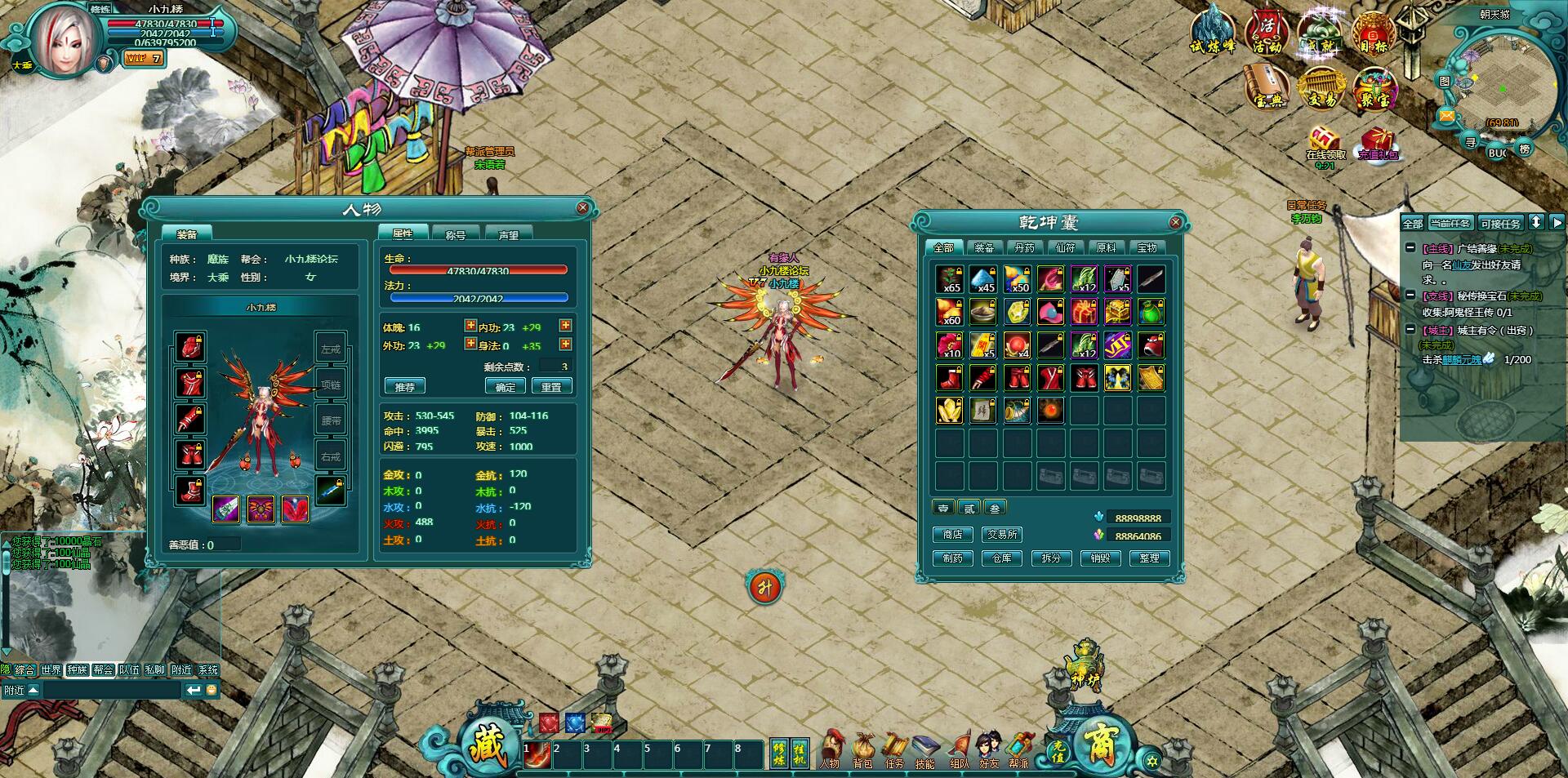The height and width of the screenshot is (778, 1568).
Task: Open the 活动 events icon
Action: point(1267,33)
